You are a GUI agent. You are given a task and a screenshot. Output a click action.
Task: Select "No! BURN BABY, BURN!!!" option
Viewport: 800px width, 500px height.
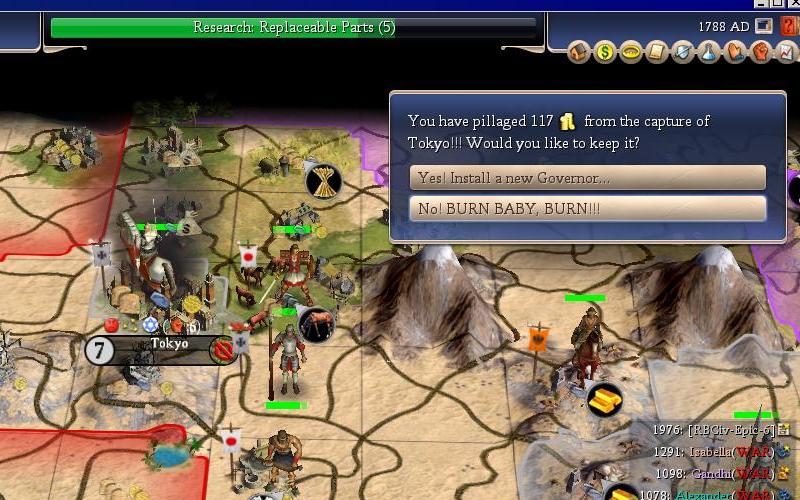click(587, 209)
